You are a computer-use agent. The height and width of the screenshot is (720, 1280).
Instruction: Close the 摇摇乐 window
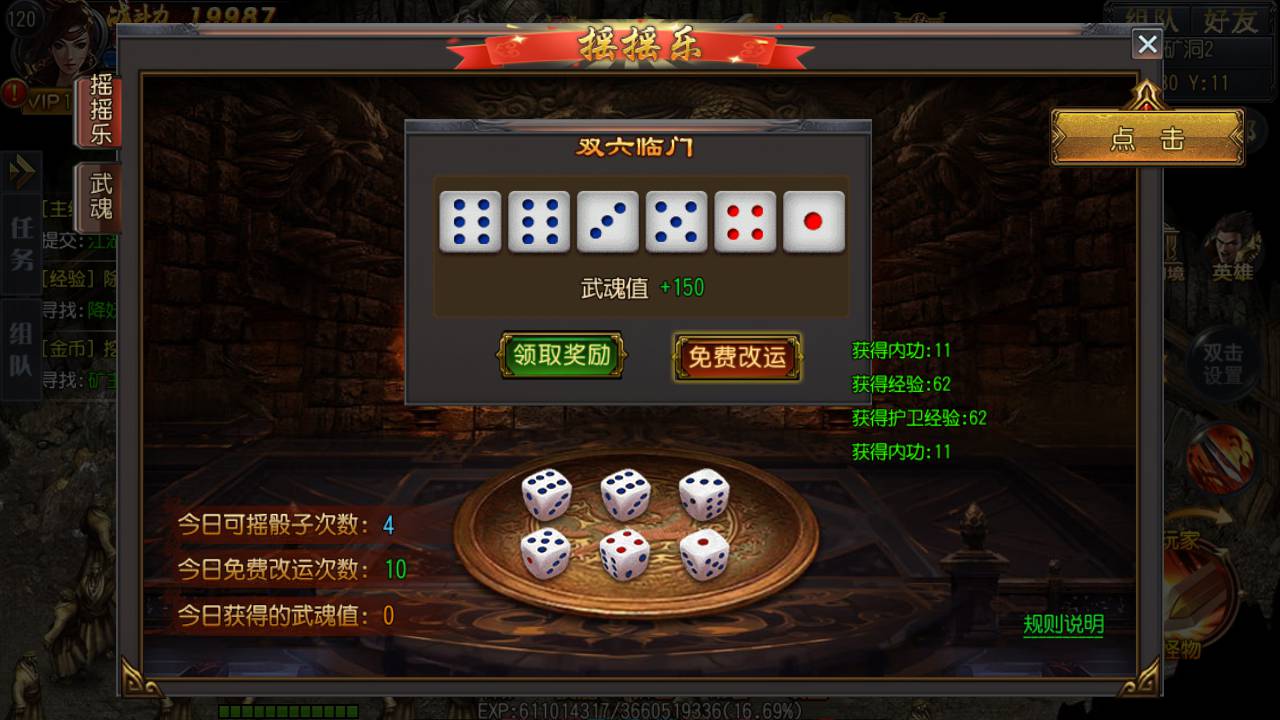[1147, 44]
